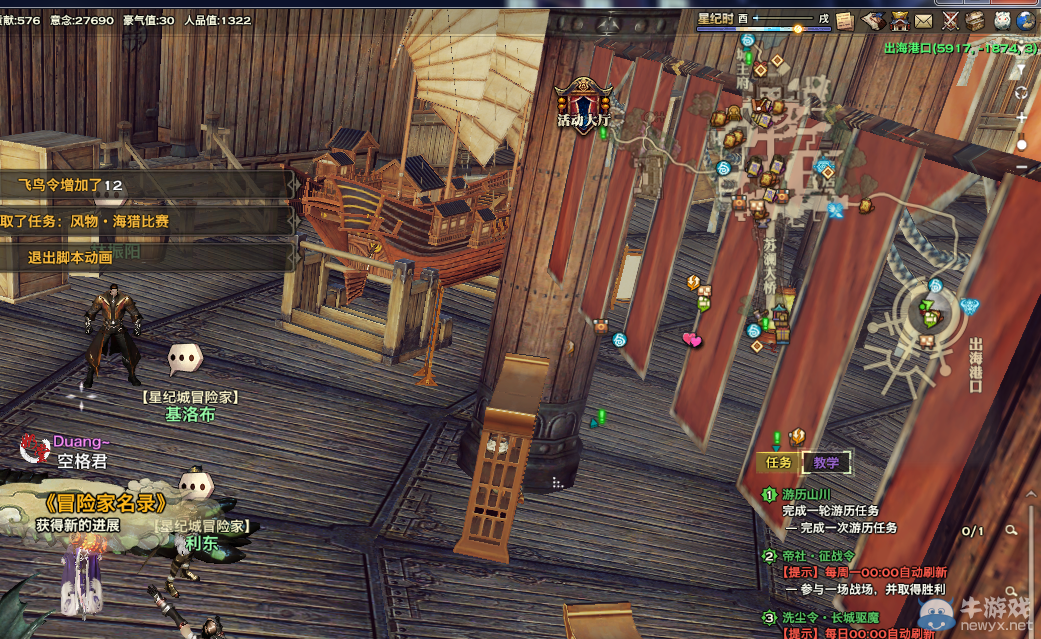This screenshot has width=1041, height=639.
Task: Open the treasure chest icon
Action: coord(974,20)
